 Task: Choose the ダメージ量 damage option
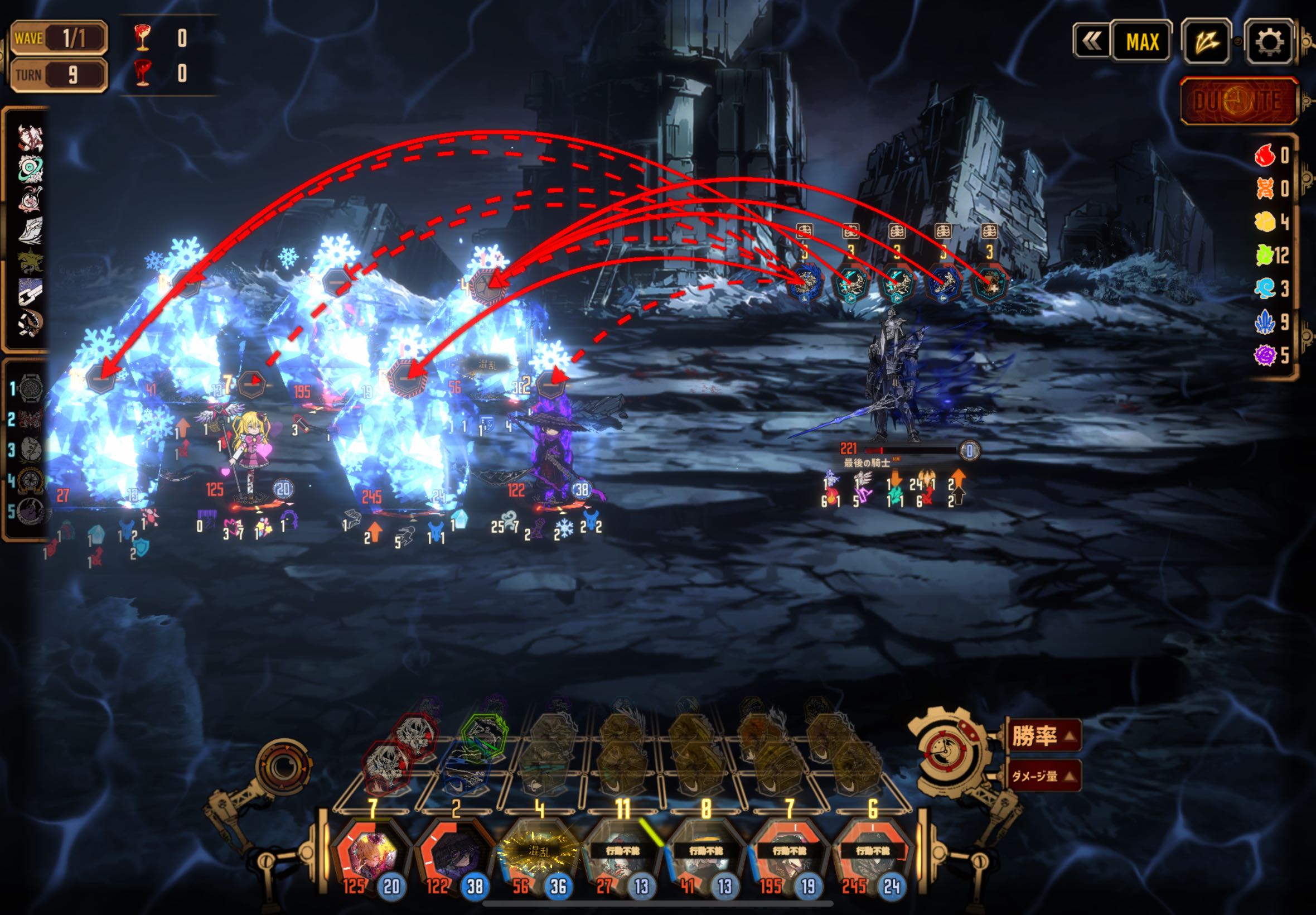click(x=1043, y=776)
